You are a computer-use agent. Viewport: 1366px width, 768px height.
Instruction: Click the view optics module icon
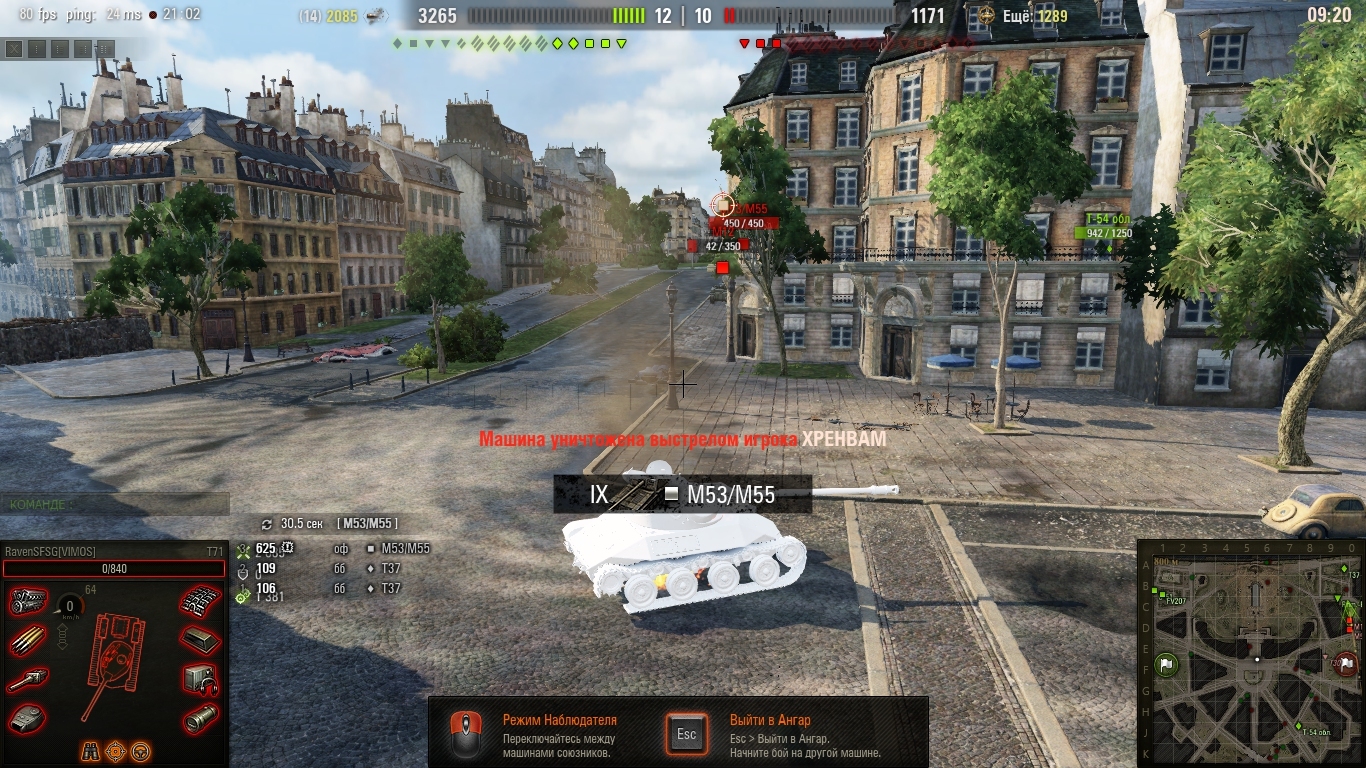click(x=200, y=718)
